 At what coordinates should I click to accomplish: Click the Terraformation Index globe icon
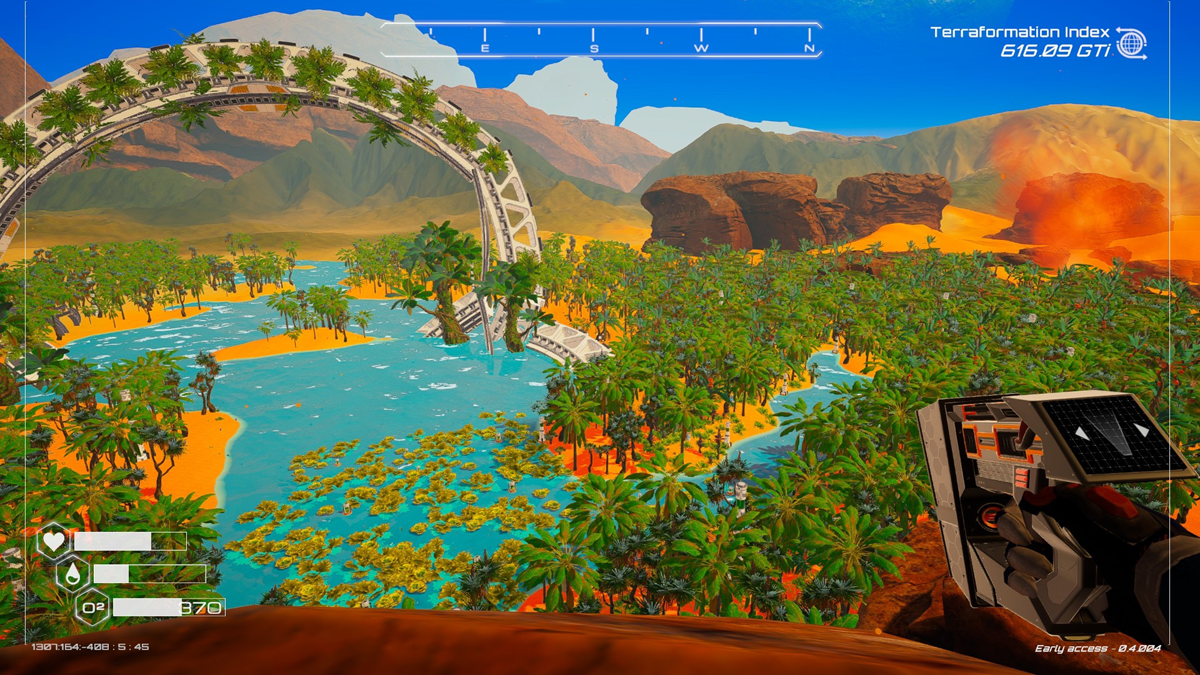(x=1131, y=43)
